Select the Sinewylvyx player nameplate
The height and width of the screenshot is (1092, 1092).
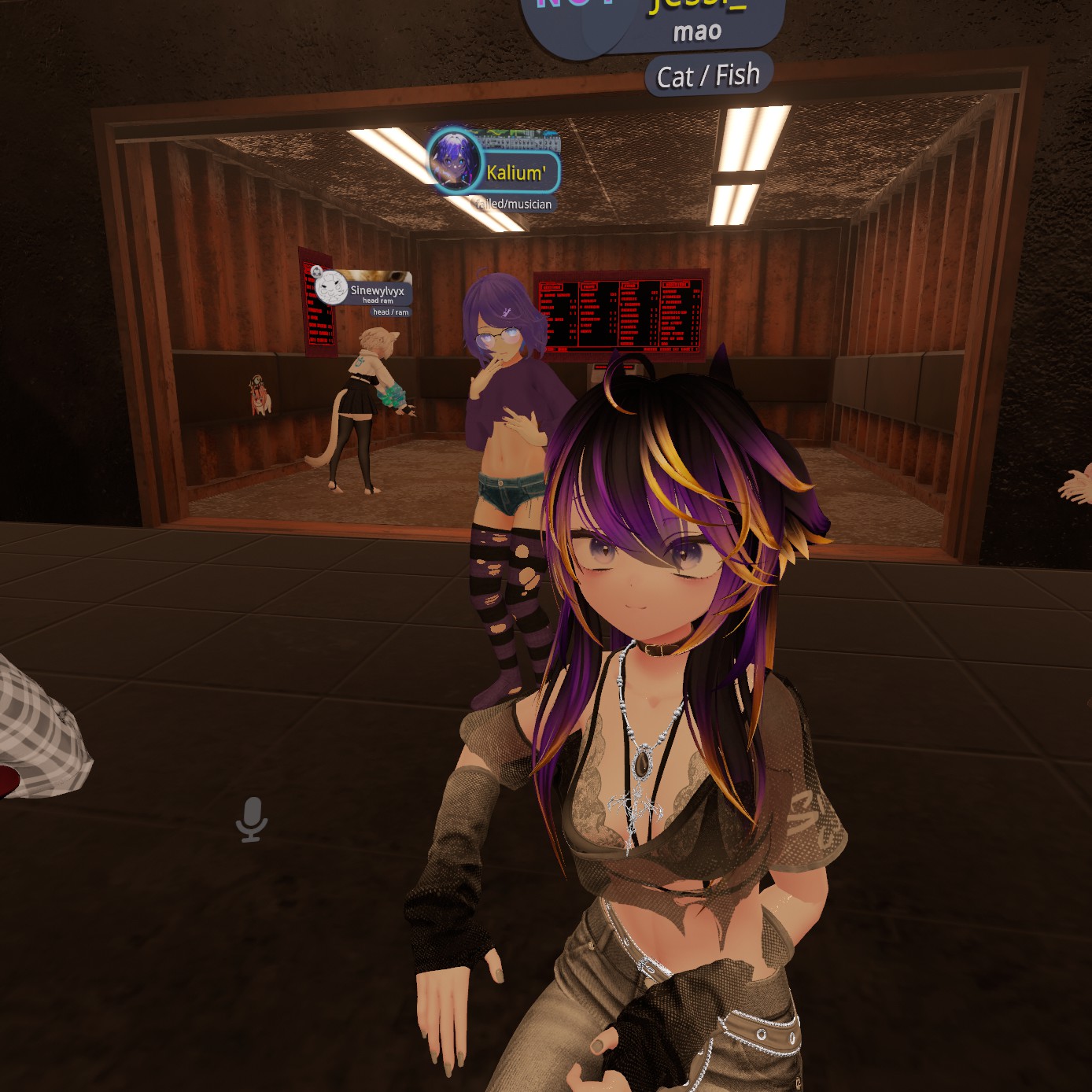(x=377, y=291)
